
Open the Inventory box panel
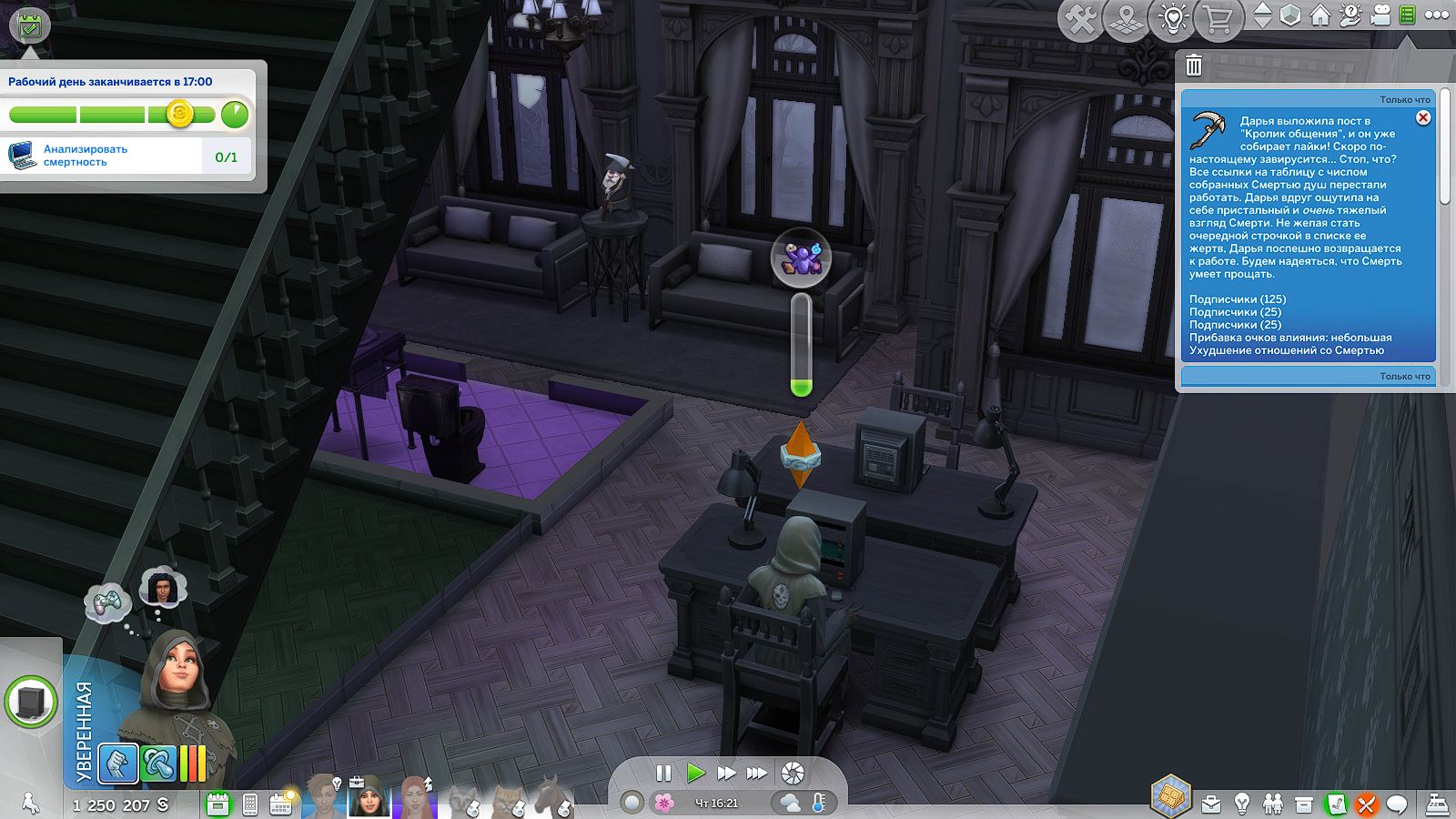tap(1304, 804)
